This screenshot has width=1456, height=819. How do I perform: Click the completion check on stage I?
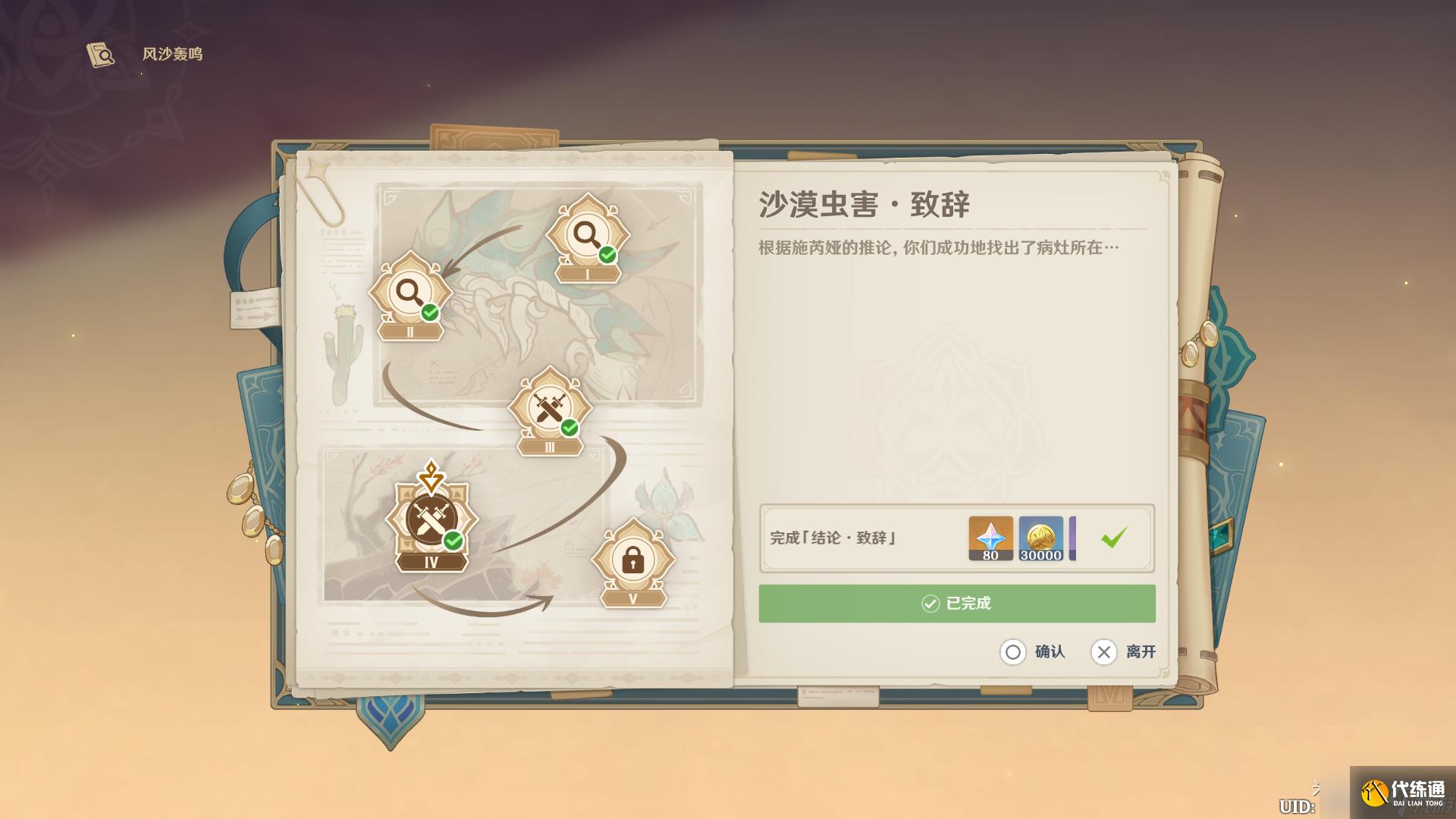click(606, 254)
